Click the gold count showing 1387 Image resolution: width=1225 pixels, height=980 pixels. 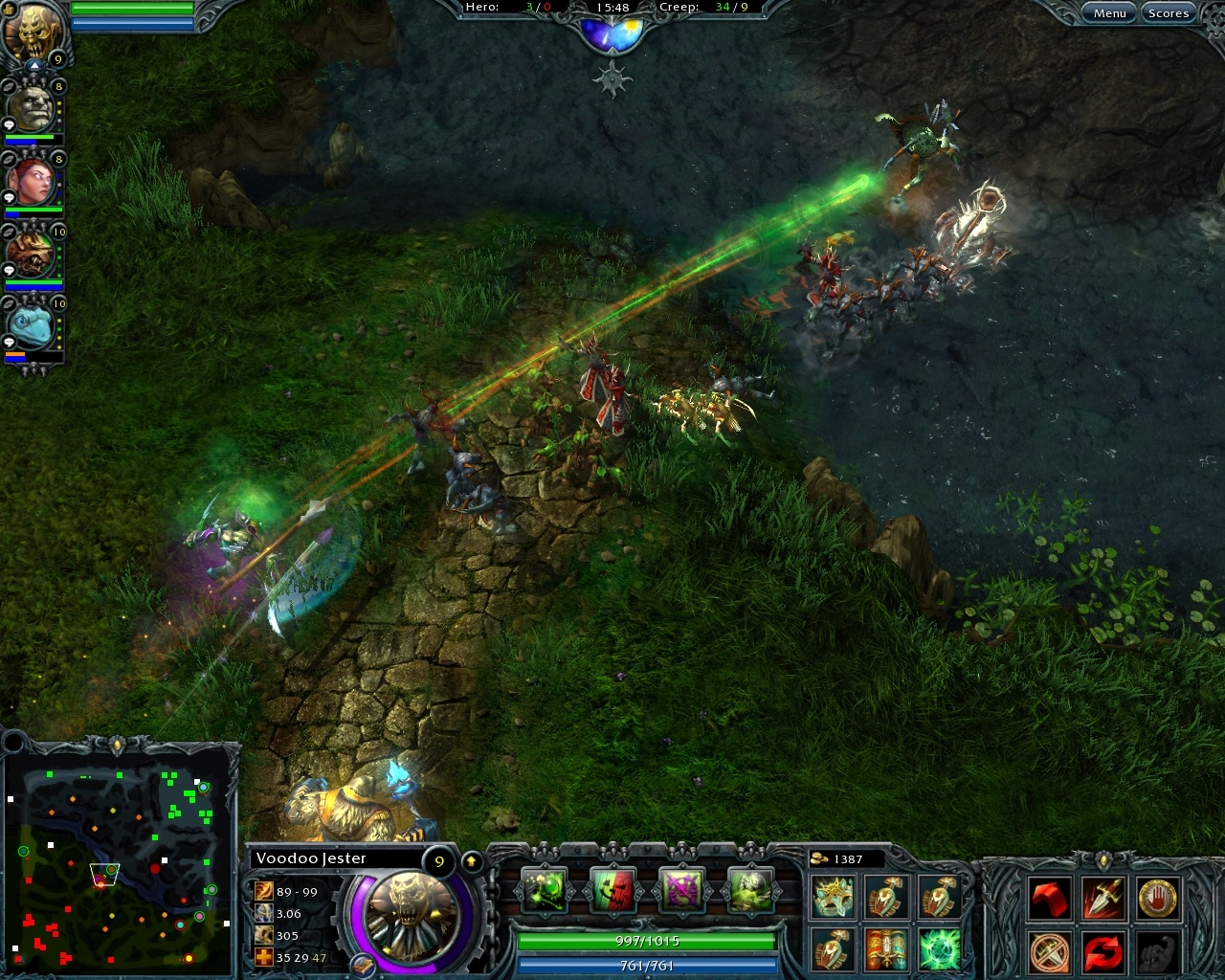coord(847,858)
